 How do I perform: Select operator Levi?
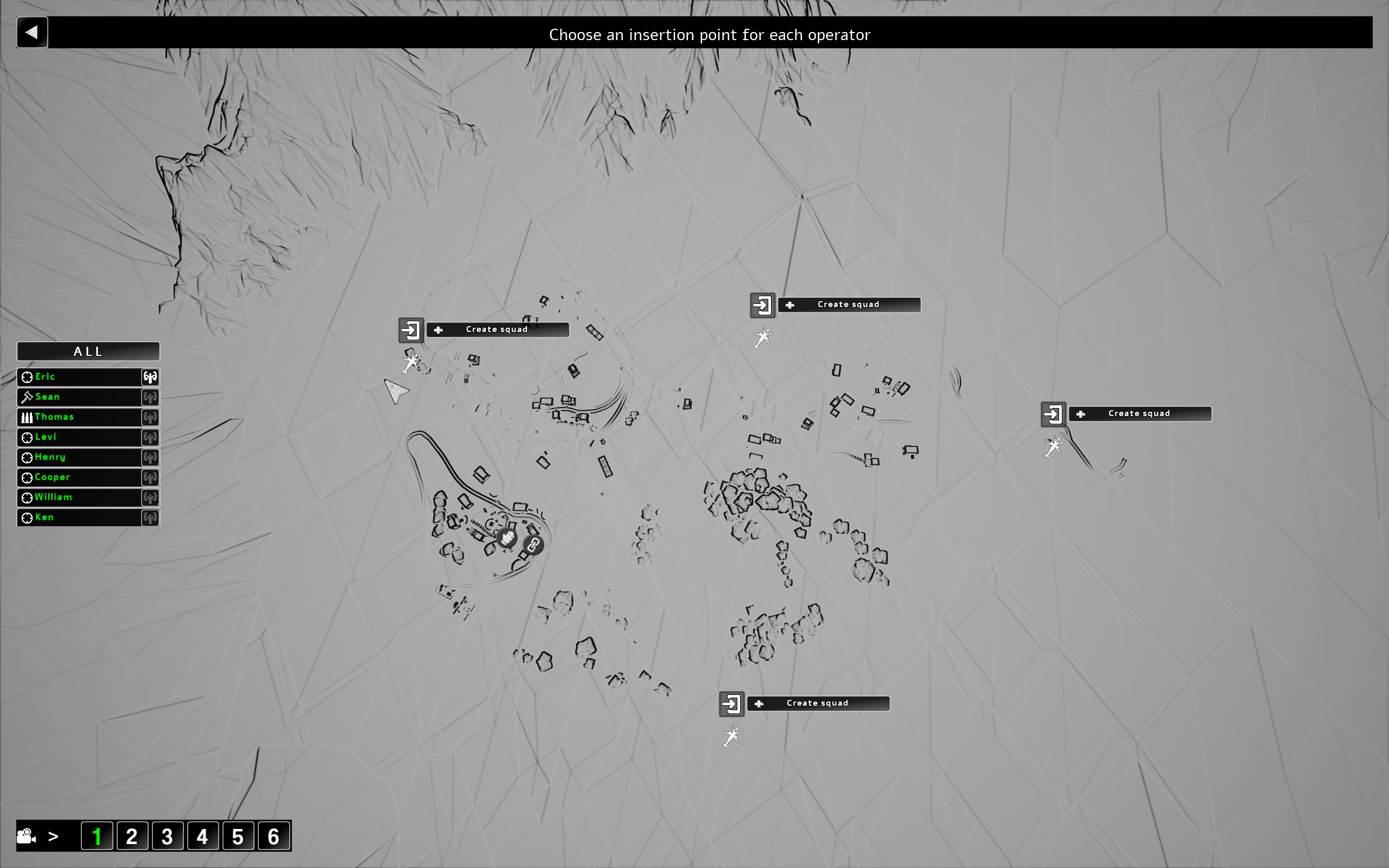tap(79, 437)
